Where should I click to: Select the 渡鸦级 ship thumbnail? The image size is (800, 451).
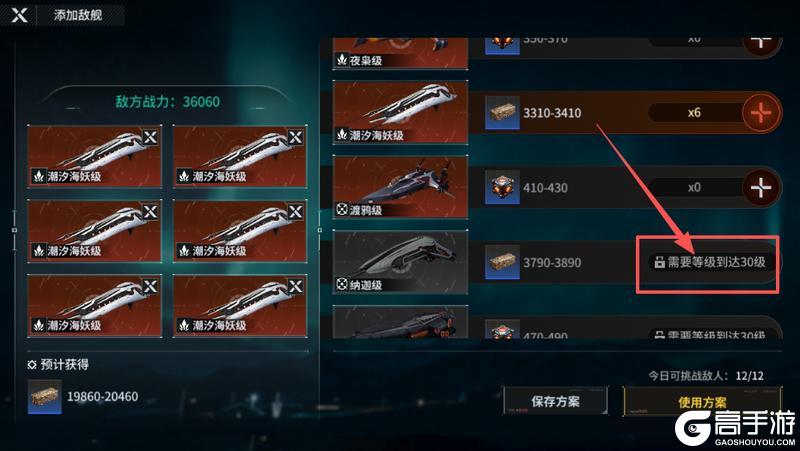coord(400,187)
